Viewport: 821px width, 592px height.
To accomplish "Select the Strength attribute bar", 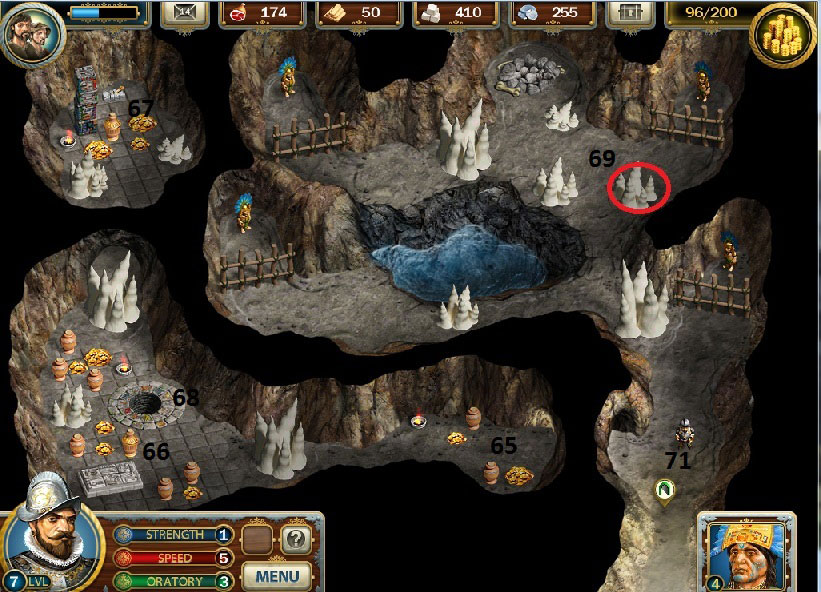I will 174,535.
